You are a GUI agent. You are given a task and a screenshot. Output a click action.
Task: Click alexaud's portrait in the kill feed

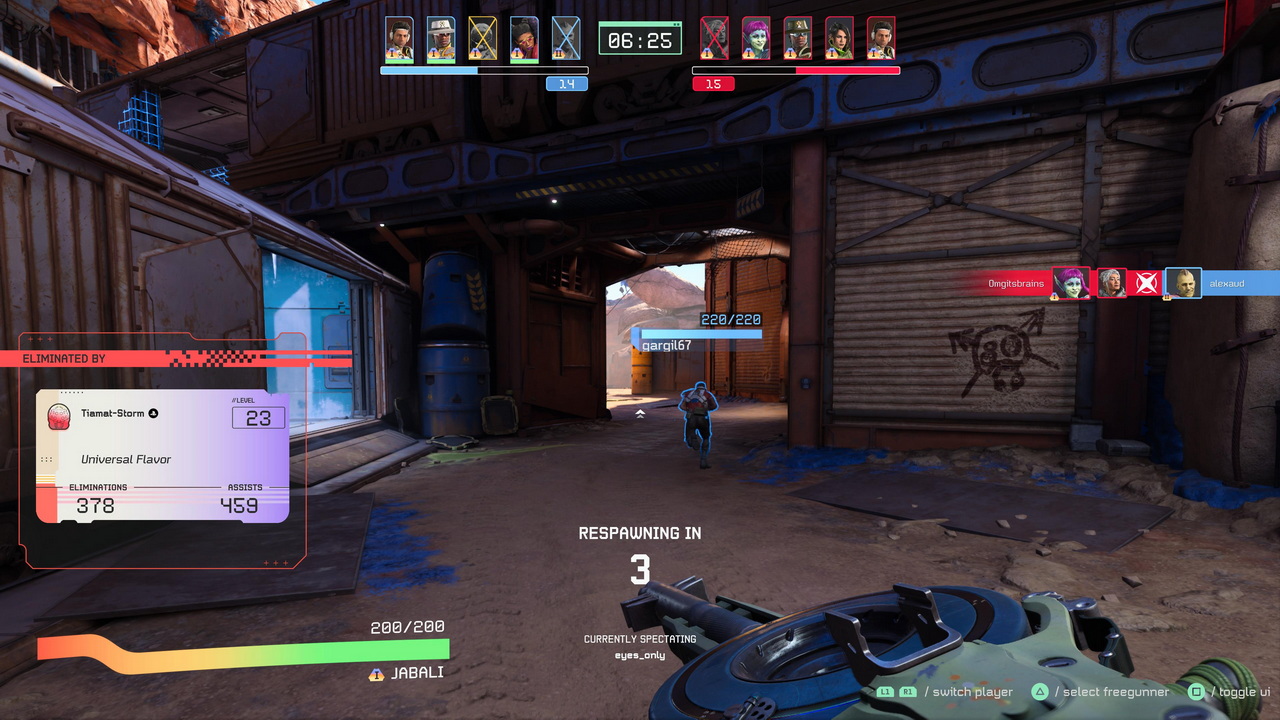coord(1183,283)
